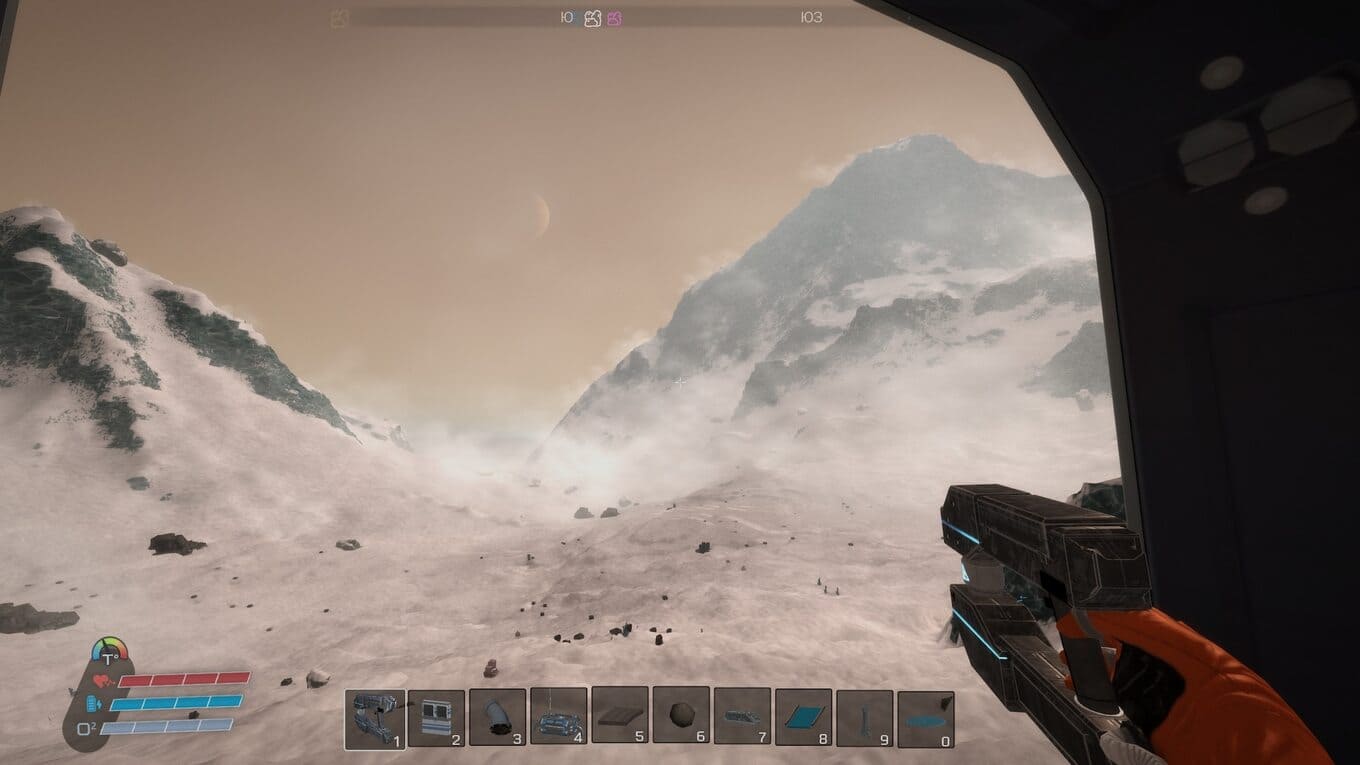Viewport: 1360px width, 765px height.
Task: Choose the round rock in slot 6
Action: pos(681,716)
